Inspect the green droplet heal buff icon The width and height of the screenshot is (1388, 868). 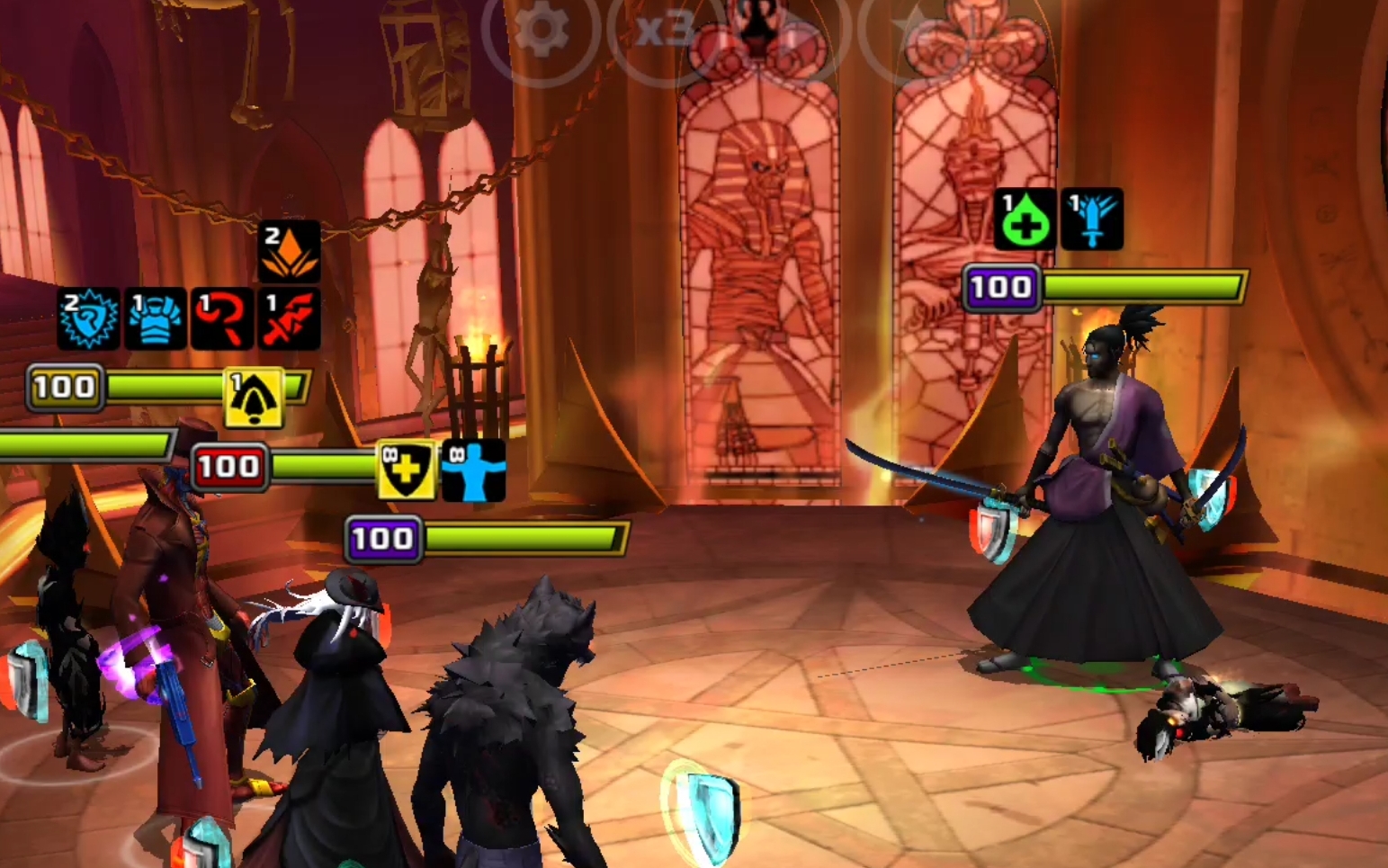coord(1025,219)
